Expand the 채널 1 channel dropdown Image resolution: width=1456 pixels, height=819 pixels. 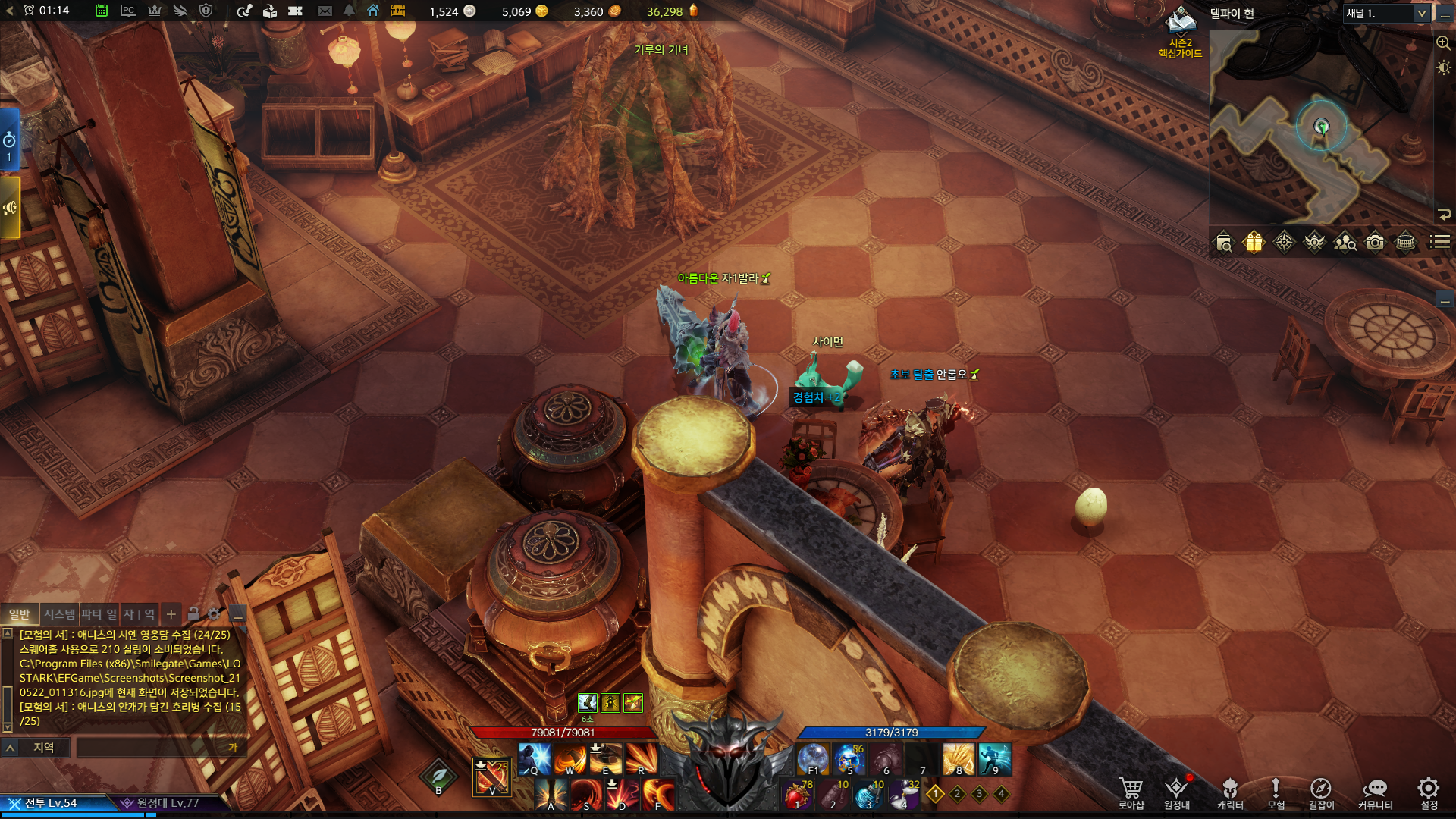point(1421,14)
